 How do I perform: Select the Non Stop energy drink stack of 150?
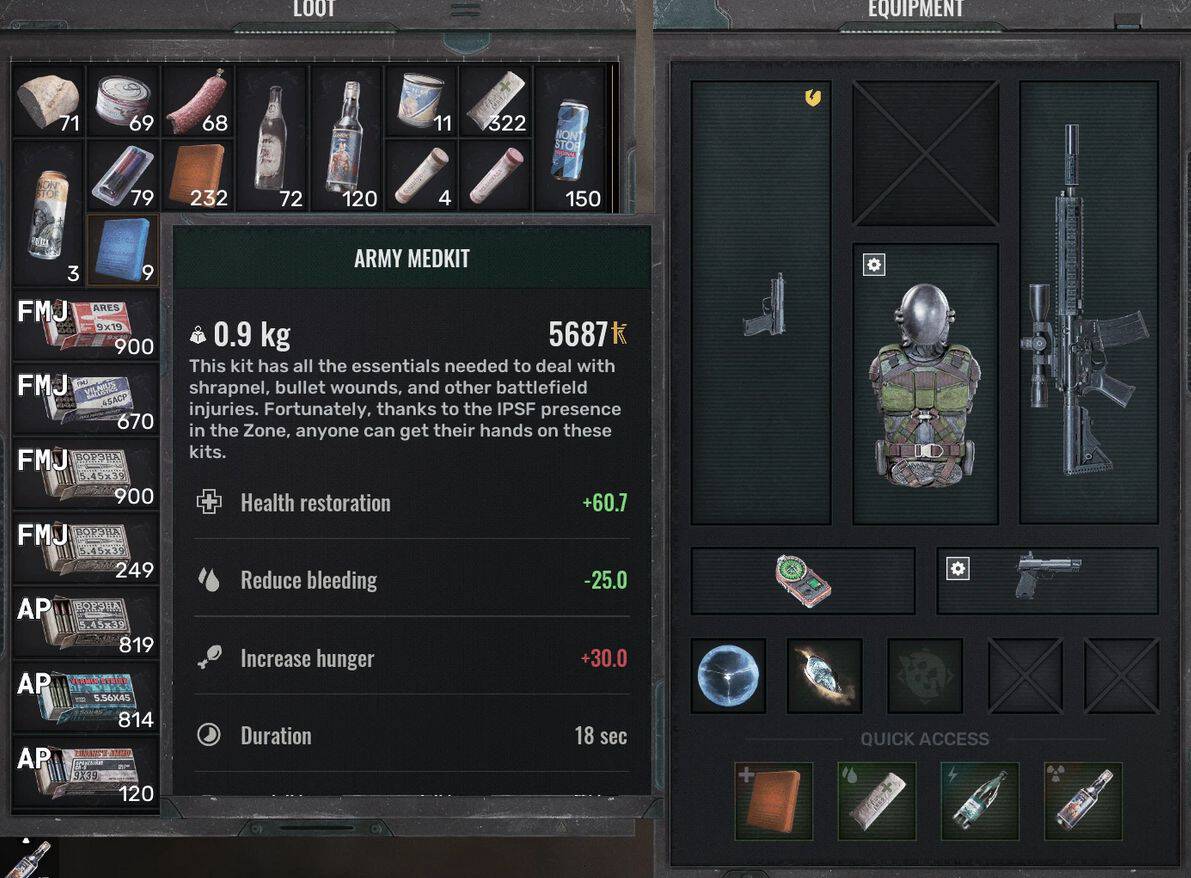tap(570, 137)
